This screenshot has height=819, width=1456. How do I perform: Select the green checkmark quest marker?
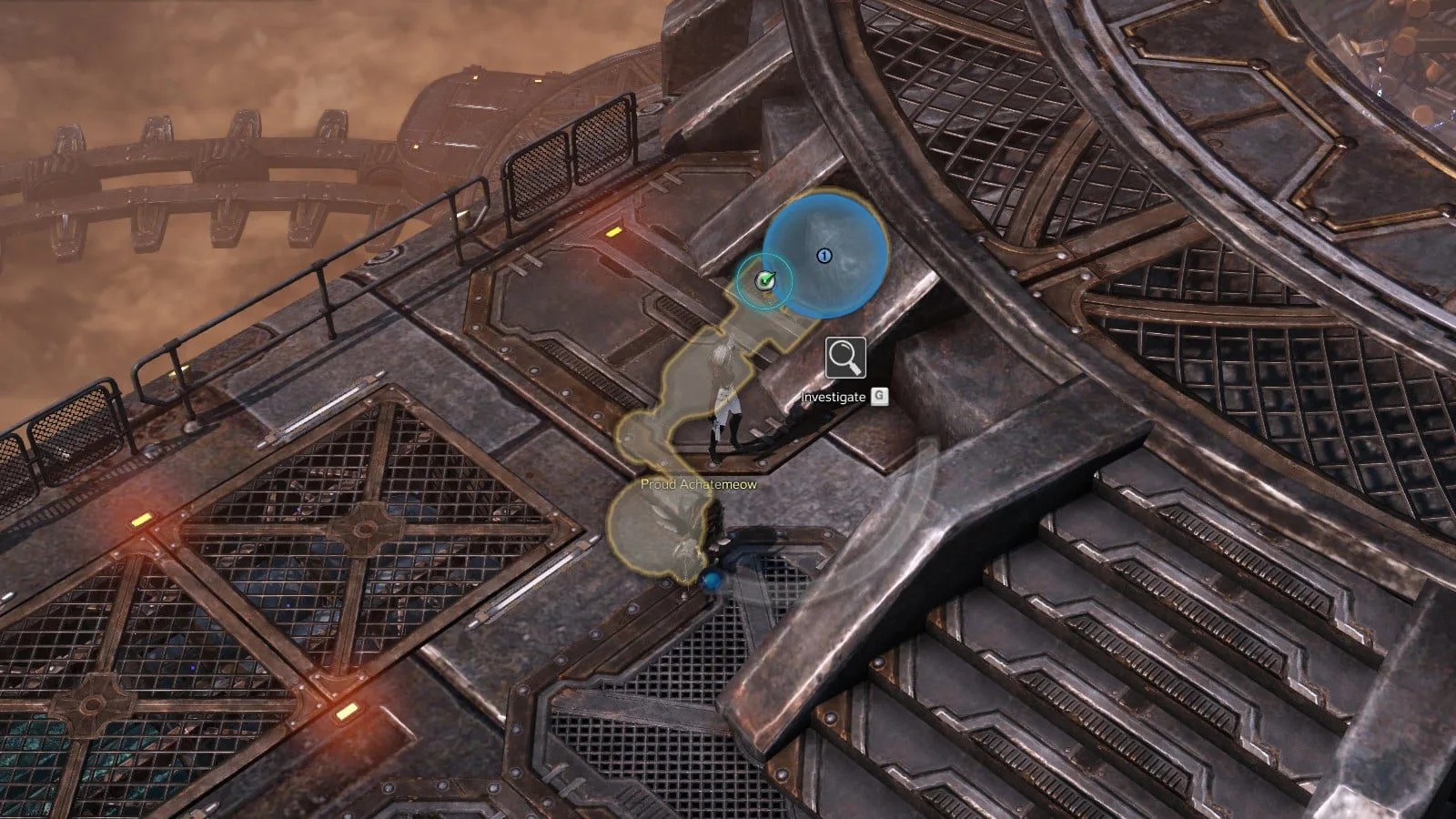[765, 281]
